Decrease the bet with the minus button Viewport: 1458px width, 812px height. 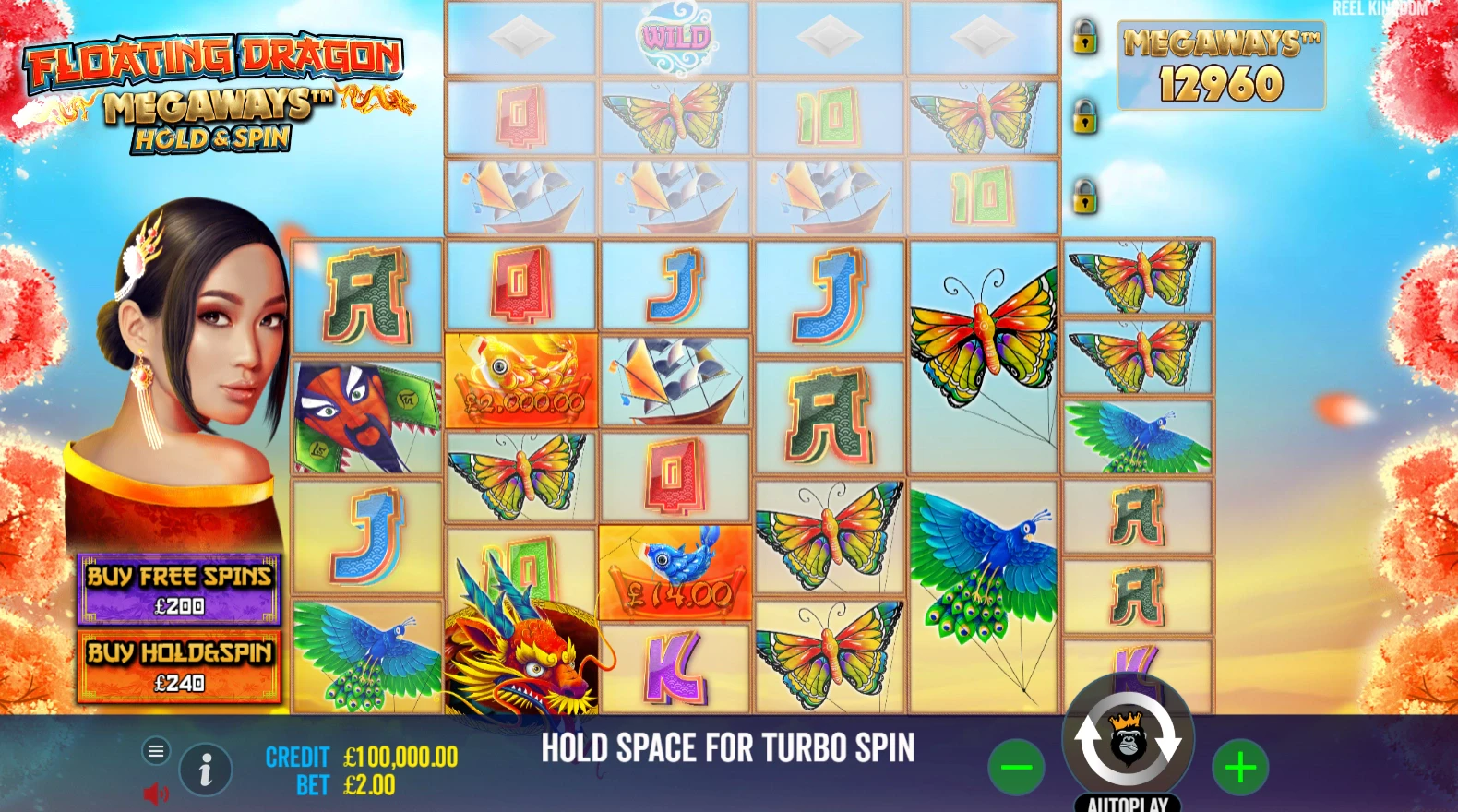pyautogui.click(x=1016, y=767)
